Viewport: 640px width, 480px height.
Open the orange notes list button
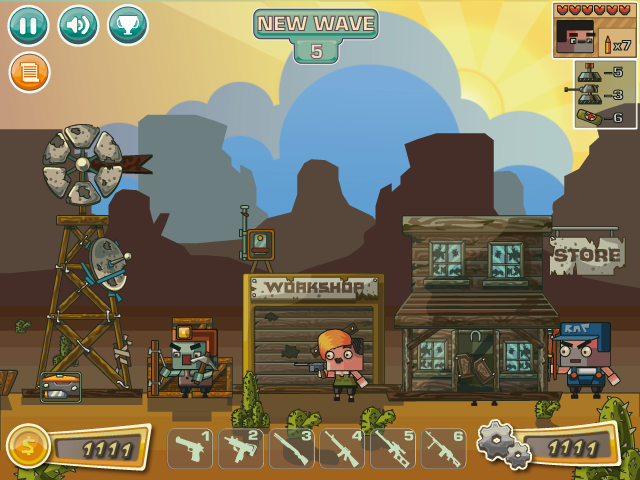coord(28,73)
